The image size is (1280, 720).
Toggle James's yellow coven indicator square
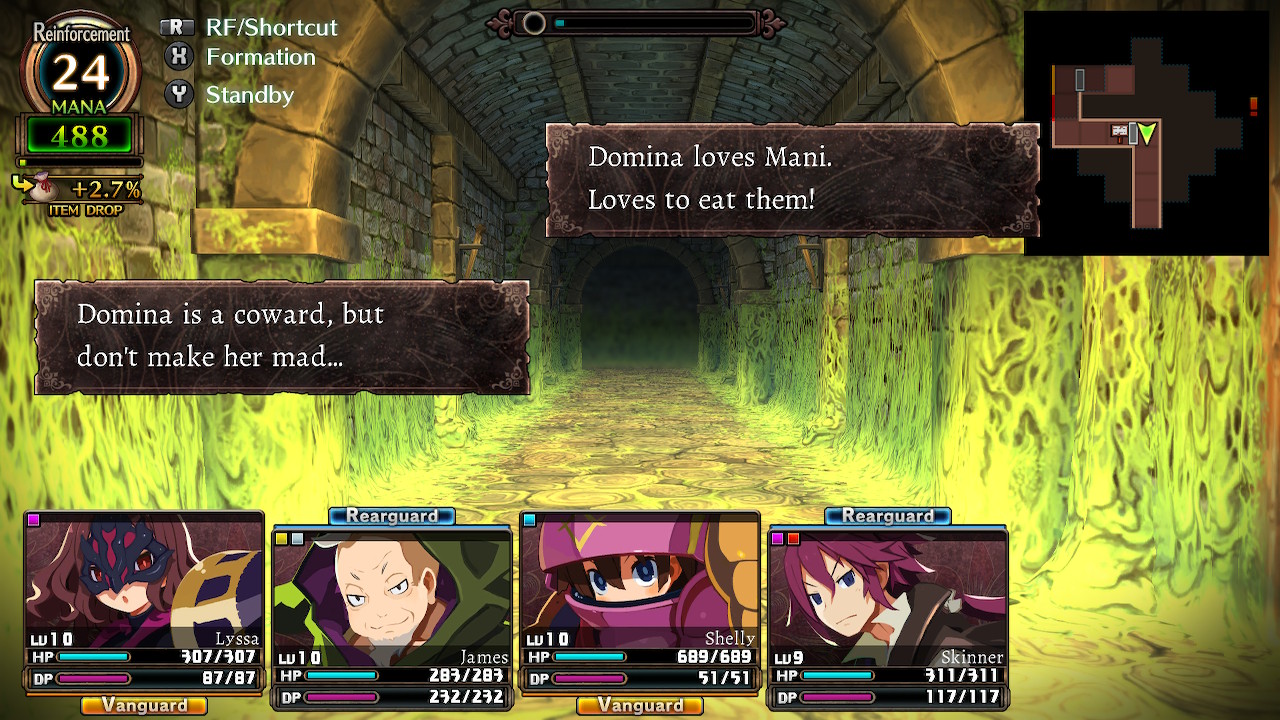tap(281, 539)
